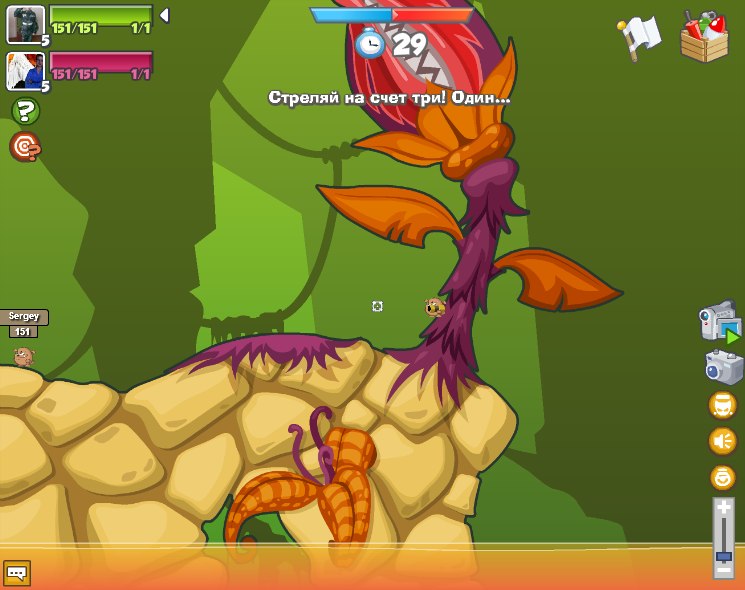Click the orange round button below the speaker

coord(722,477)
